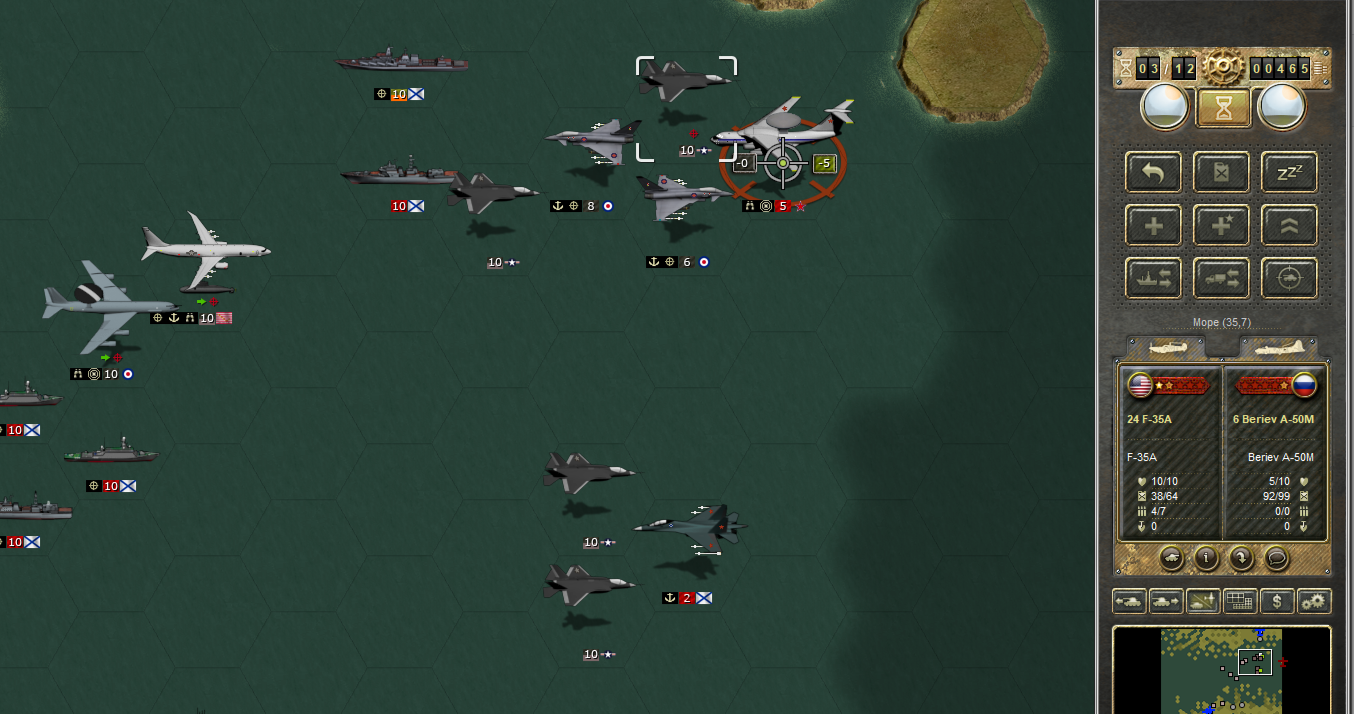
Task: Put the unit to sleep with ZZZ button
Action: (1289, 172)
